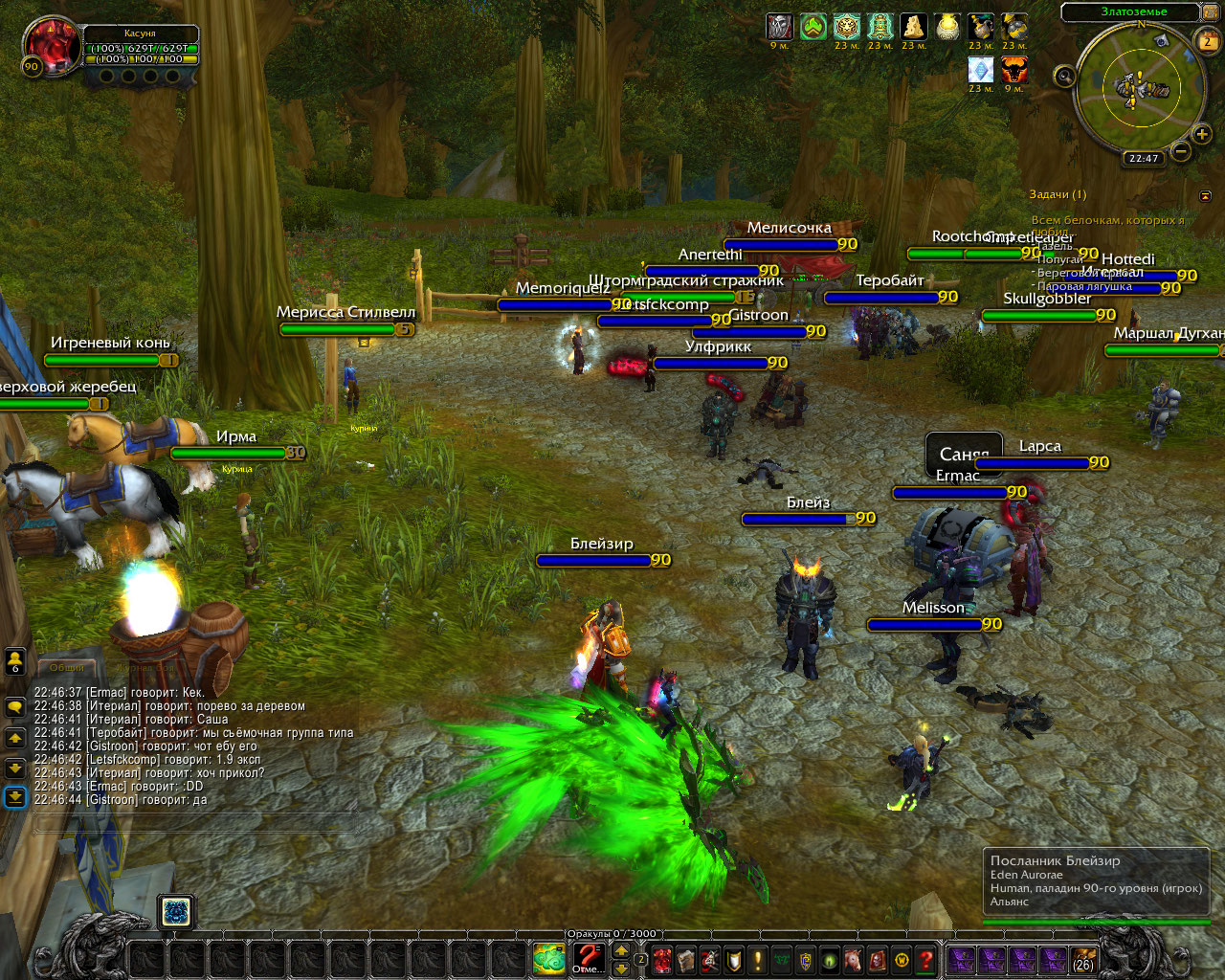Open the horse mounts collection button
Screen dimensions: 1225x980
click(854, 959)
